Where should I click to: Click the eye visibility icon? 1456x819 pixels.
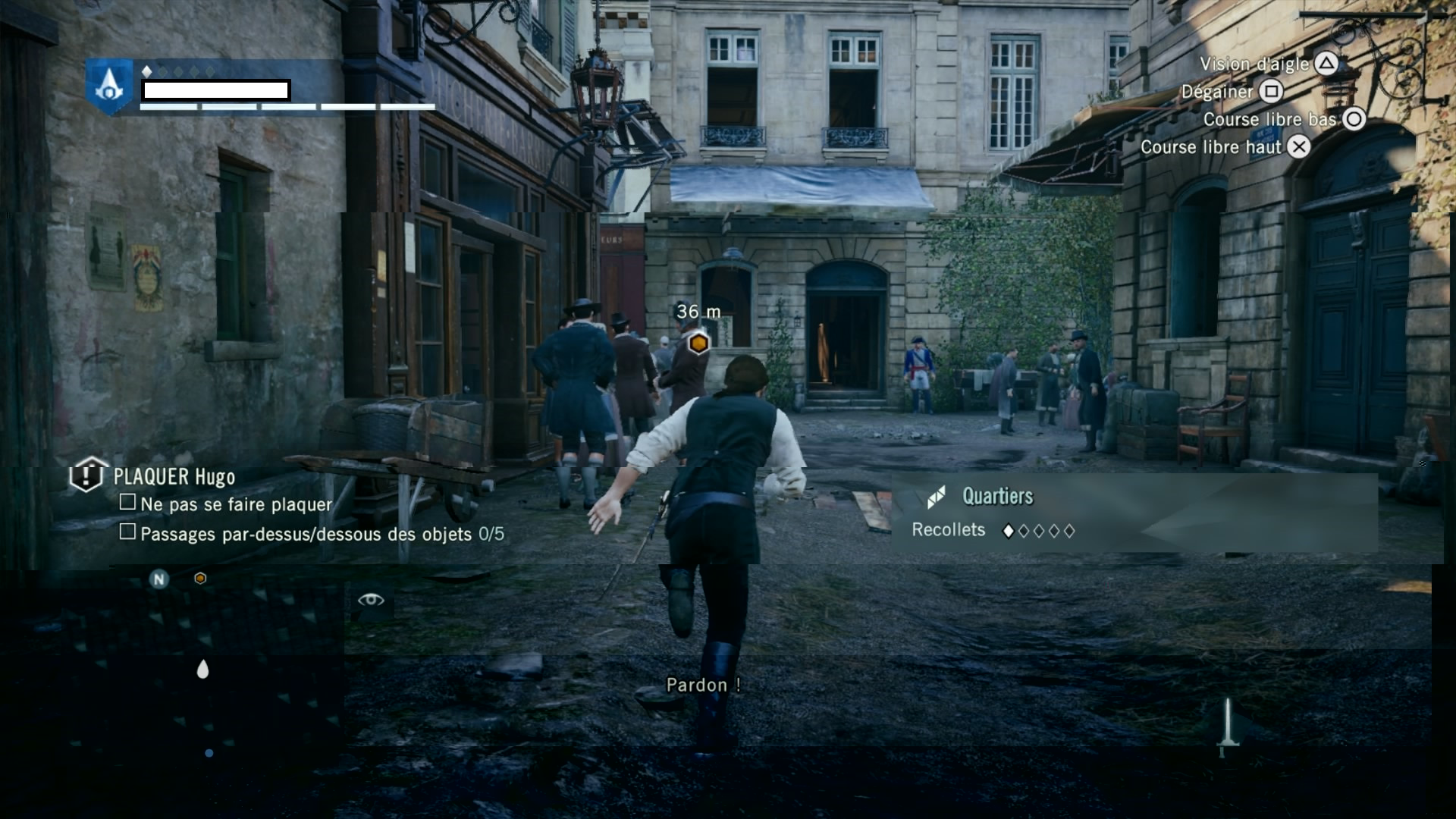371,600
